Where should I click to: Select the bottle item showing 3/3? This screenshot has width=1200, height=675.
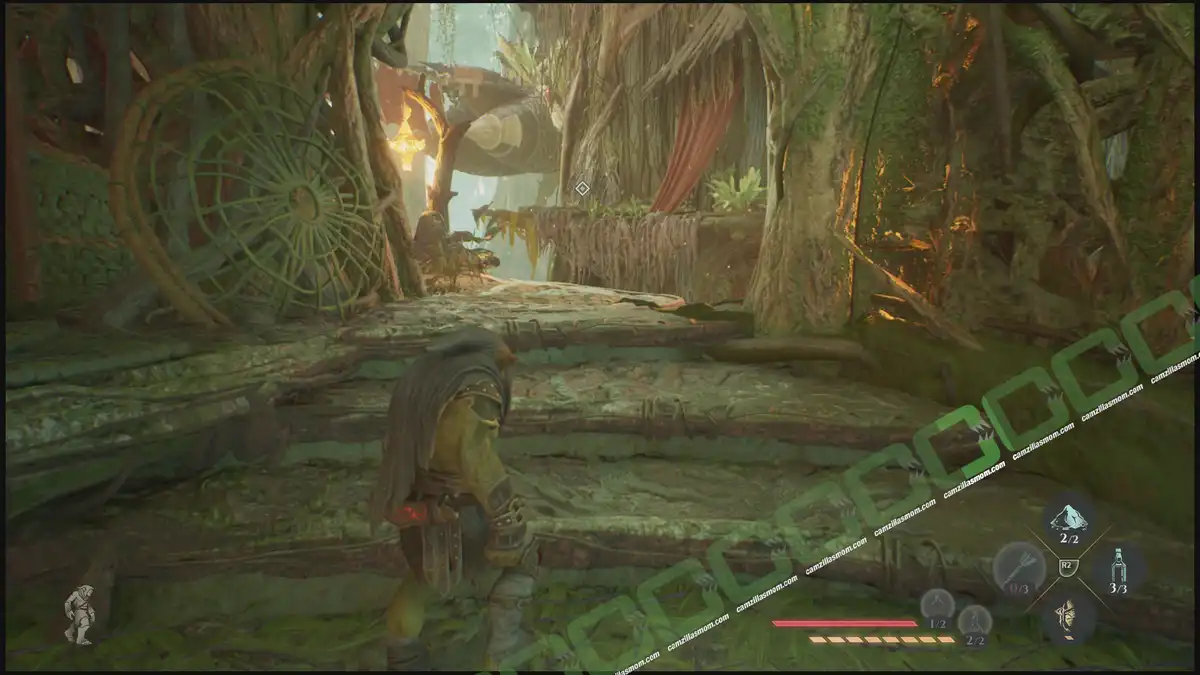pyautogui.click(x=1117, y=567)
